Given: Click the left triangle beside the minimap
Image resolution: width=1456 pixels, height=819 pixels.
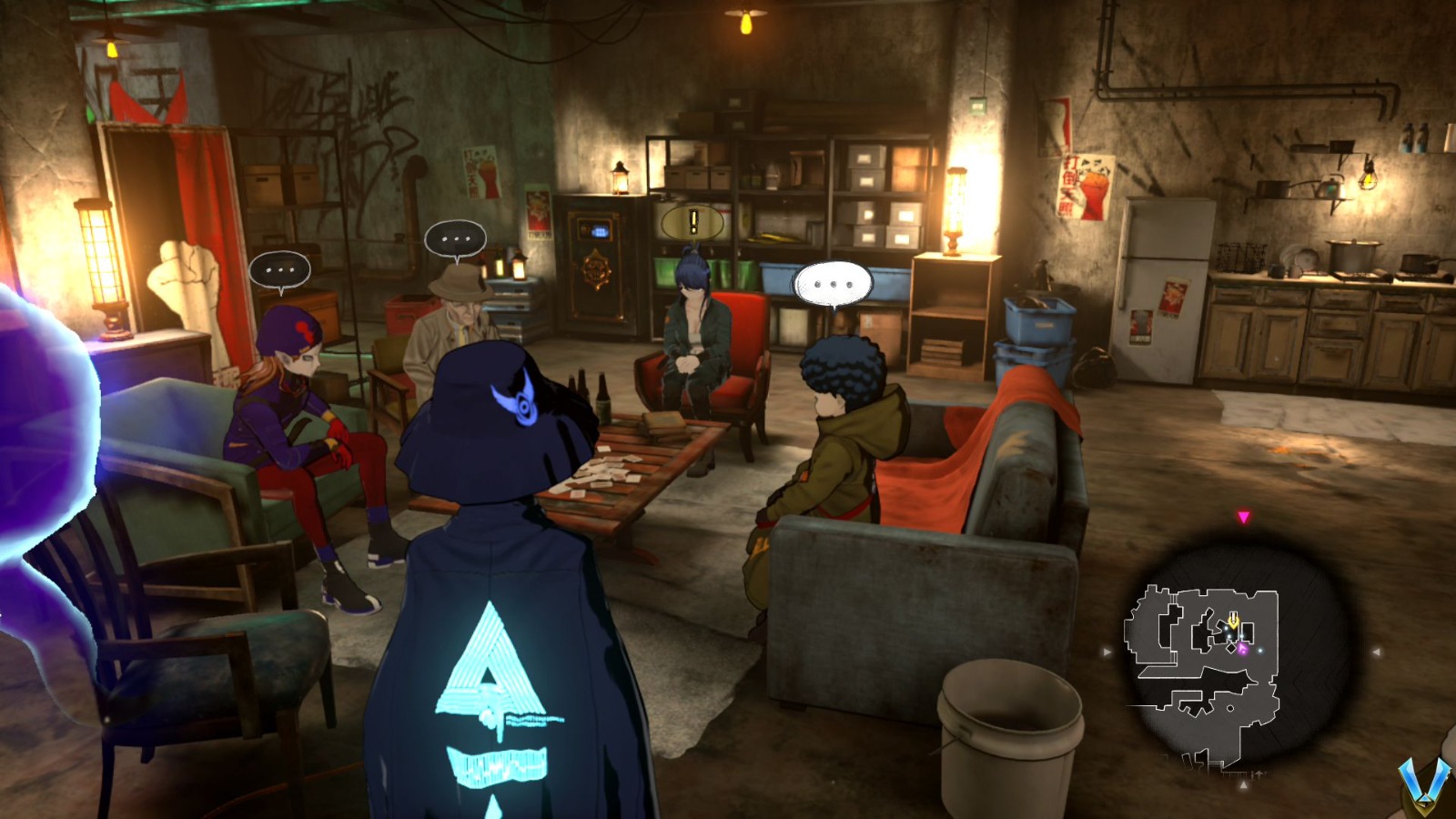Looking at the screenshot, I should (1106, 652).
